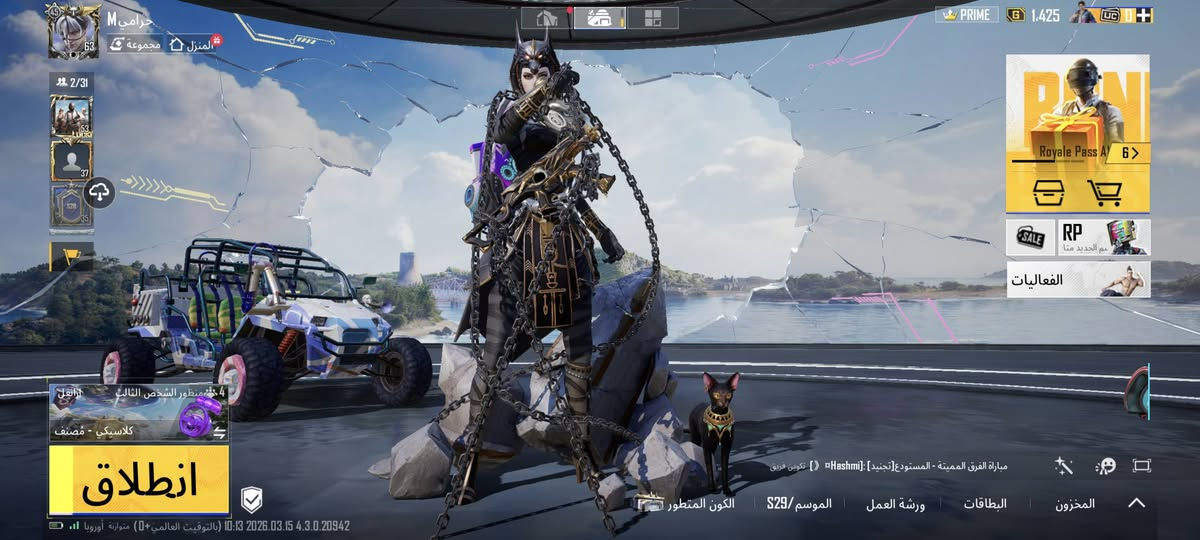The height and width of the screenshot is (540, 1200).
Task: Open ورشة العمل workshop menu
Action: coord(895,504)
